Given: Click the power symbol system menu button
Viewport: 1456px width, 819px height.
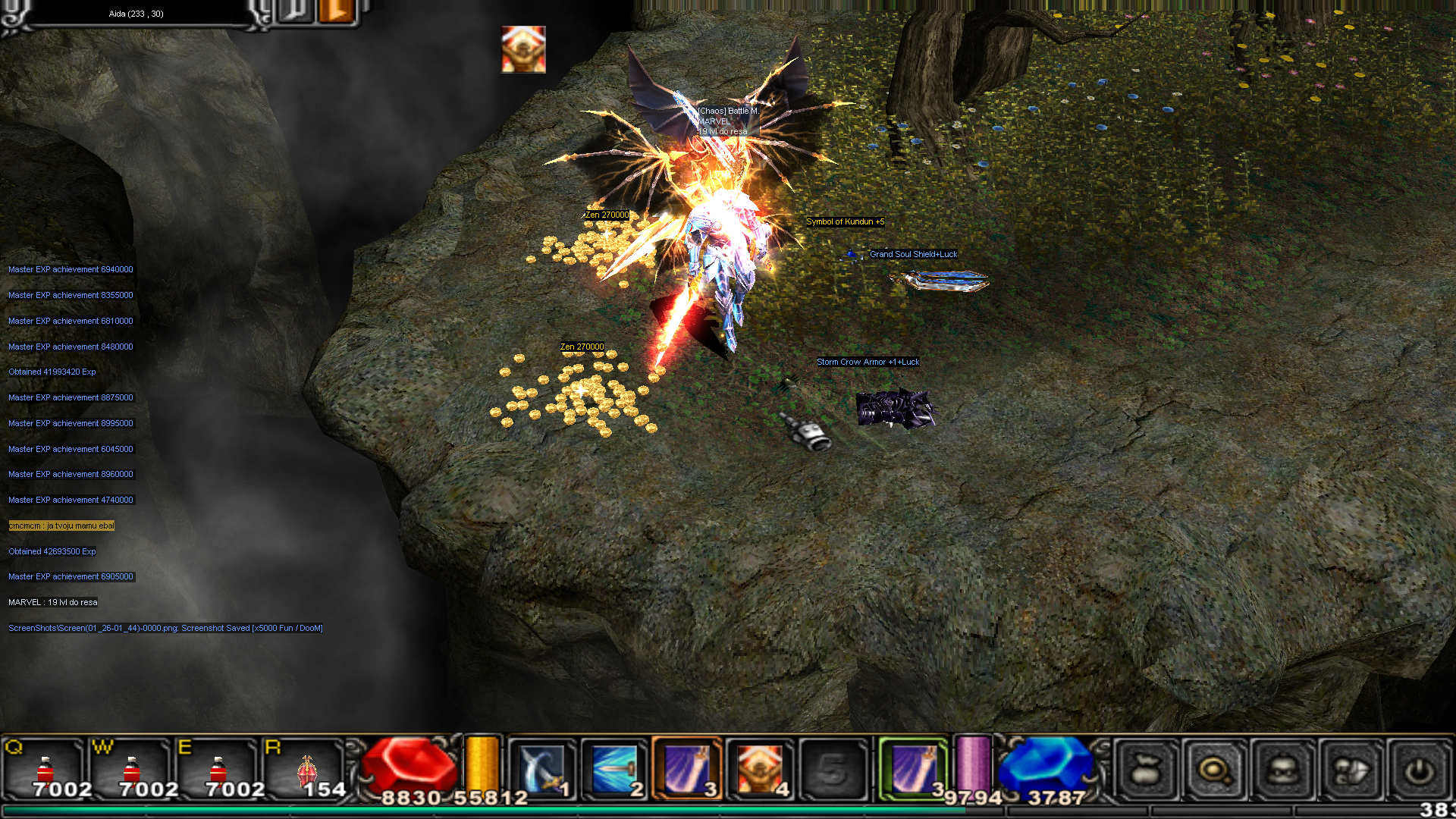Looking at the screenshot, I should pyautogui.click(x=1418, y=771).
